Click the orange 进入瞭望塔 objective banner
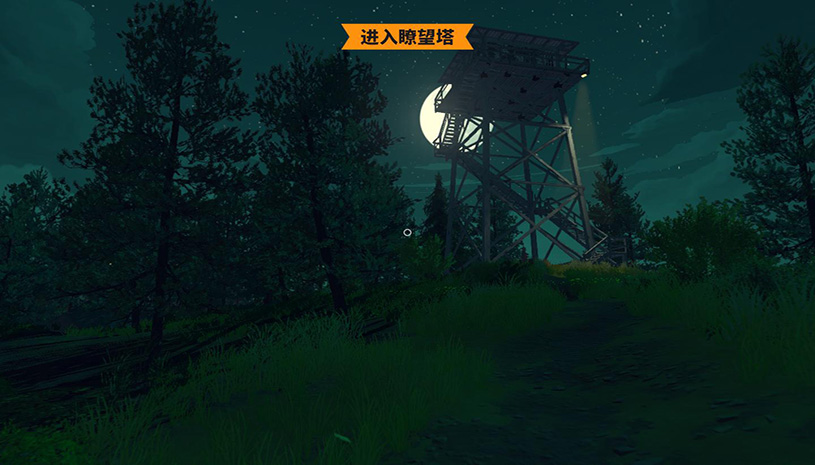 click(x=407, y=37)
